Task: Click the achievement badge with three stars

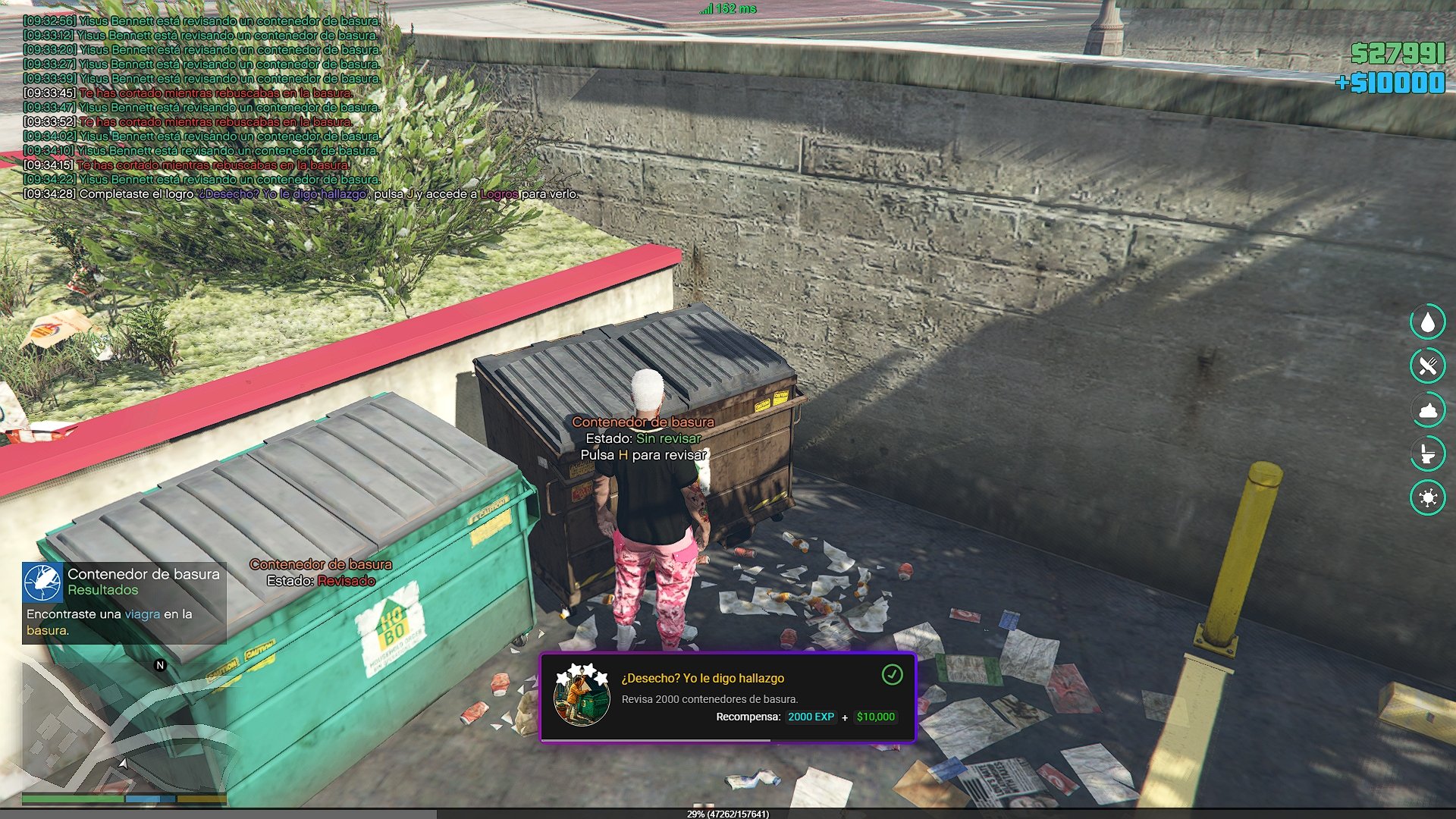Action: (x=582, y=695)
